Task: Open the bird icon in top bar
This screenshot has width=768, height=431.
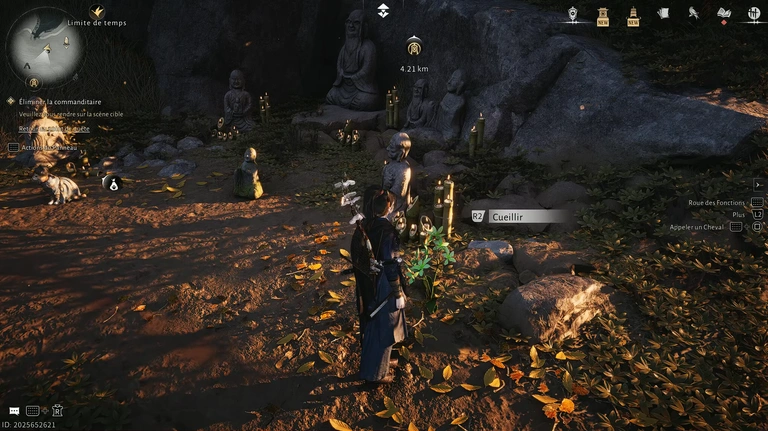Action: point(693,13)
